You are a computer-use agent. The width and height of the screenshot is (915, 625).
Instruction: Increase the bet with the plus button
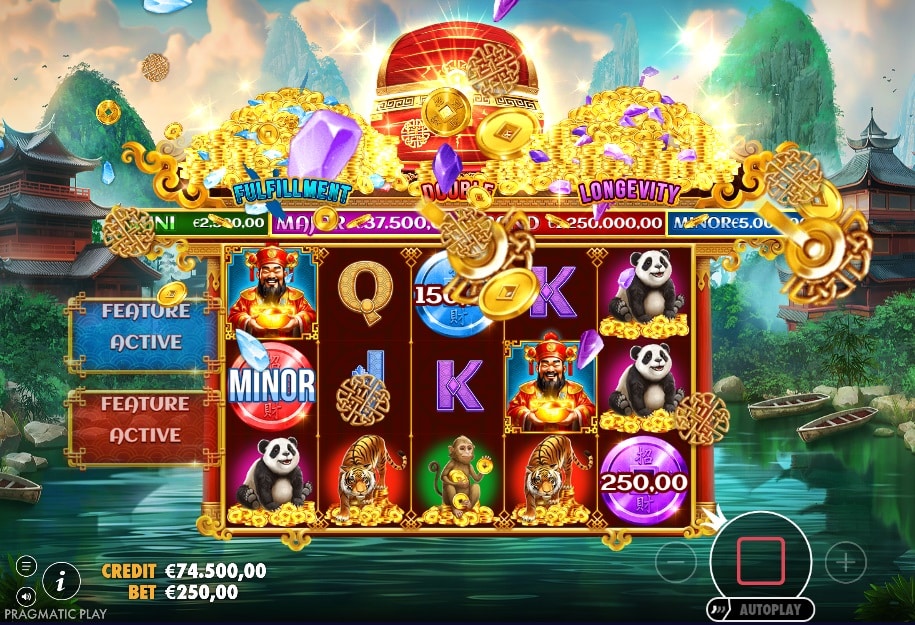point(845,562)
